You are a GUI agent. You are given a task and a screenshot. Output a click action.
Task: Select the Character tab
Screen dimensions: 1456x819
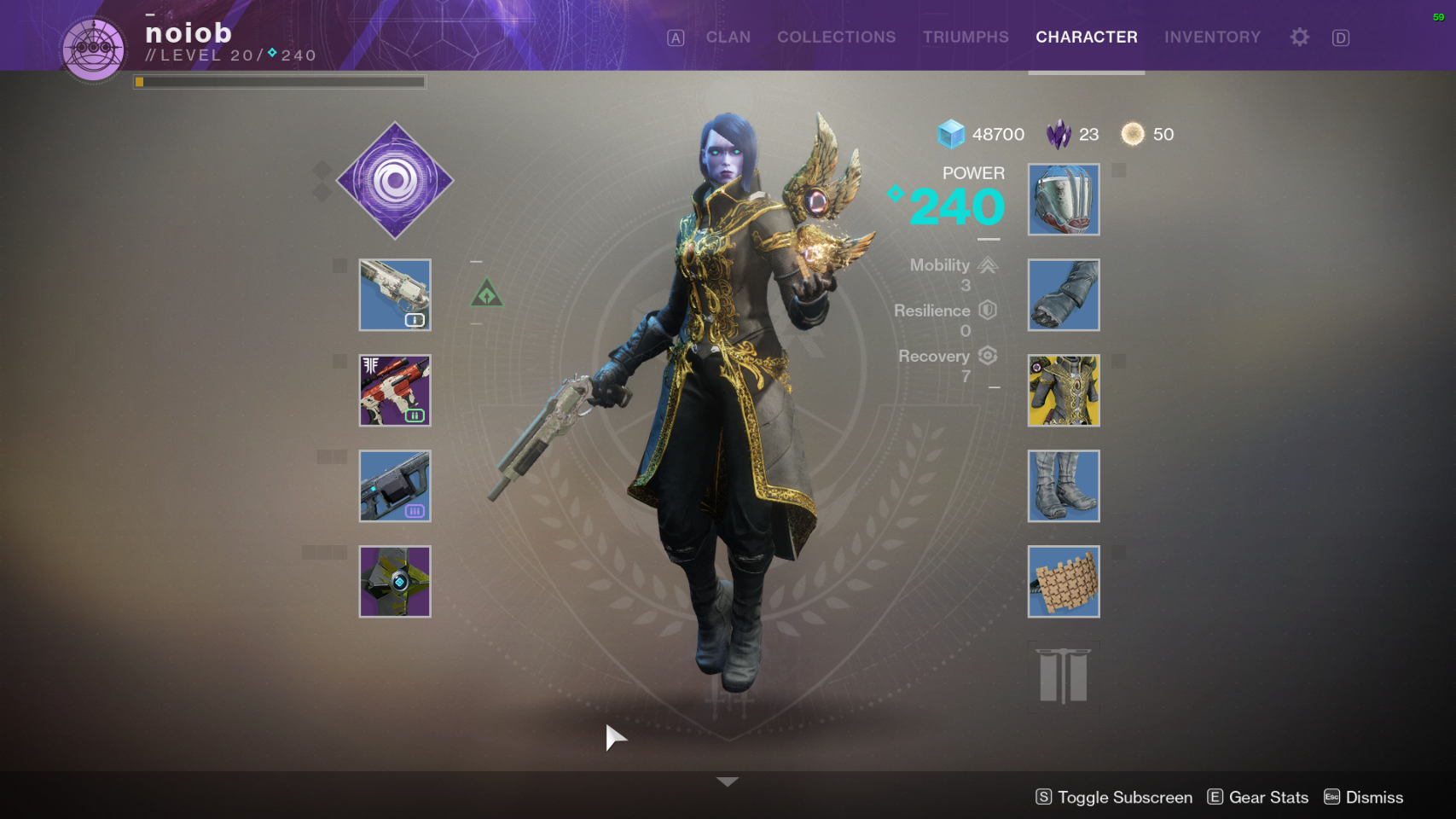click(x=1086, y=38)
